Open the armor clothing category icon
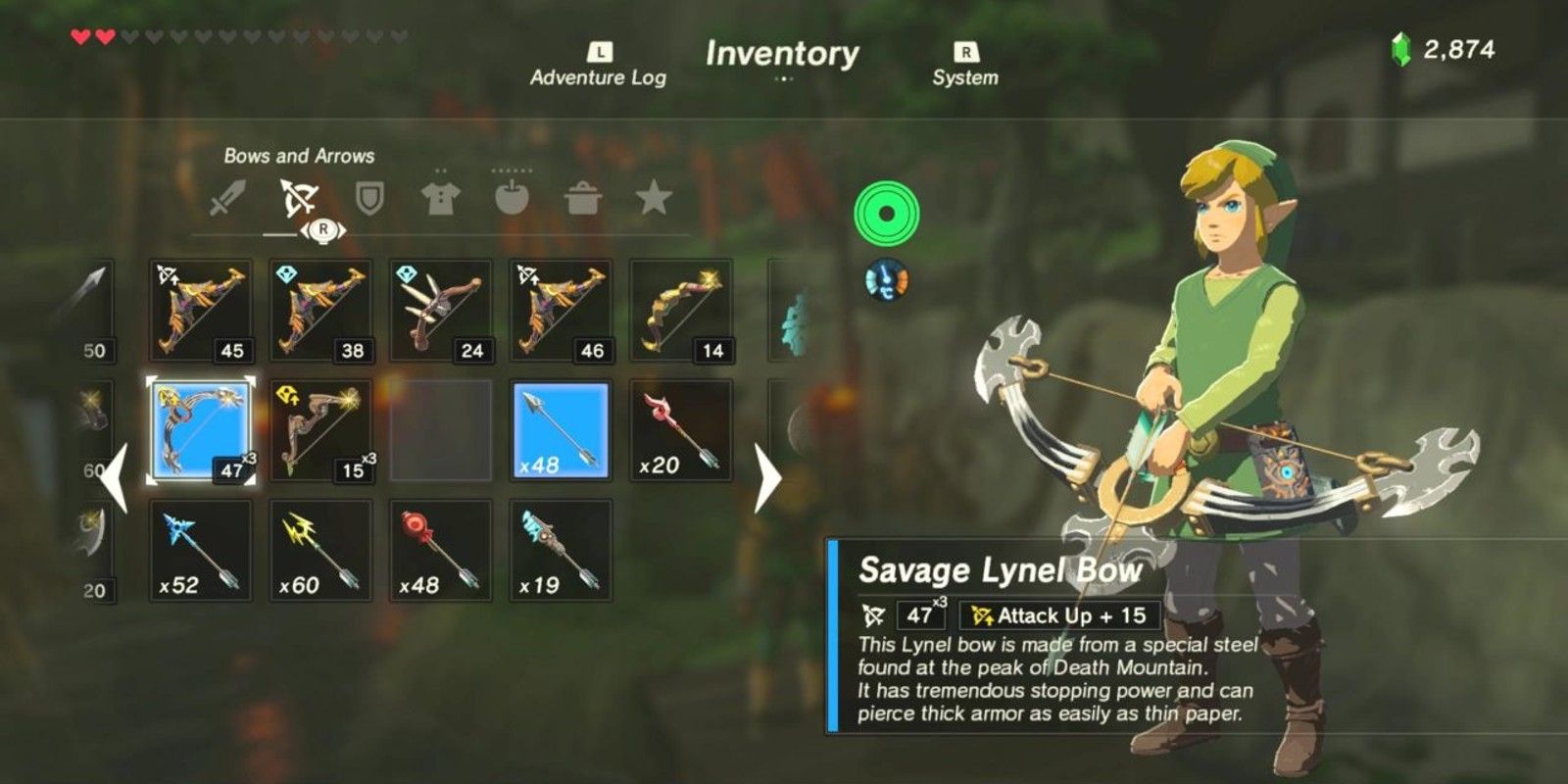1568x784 pixels. point(443,196)
